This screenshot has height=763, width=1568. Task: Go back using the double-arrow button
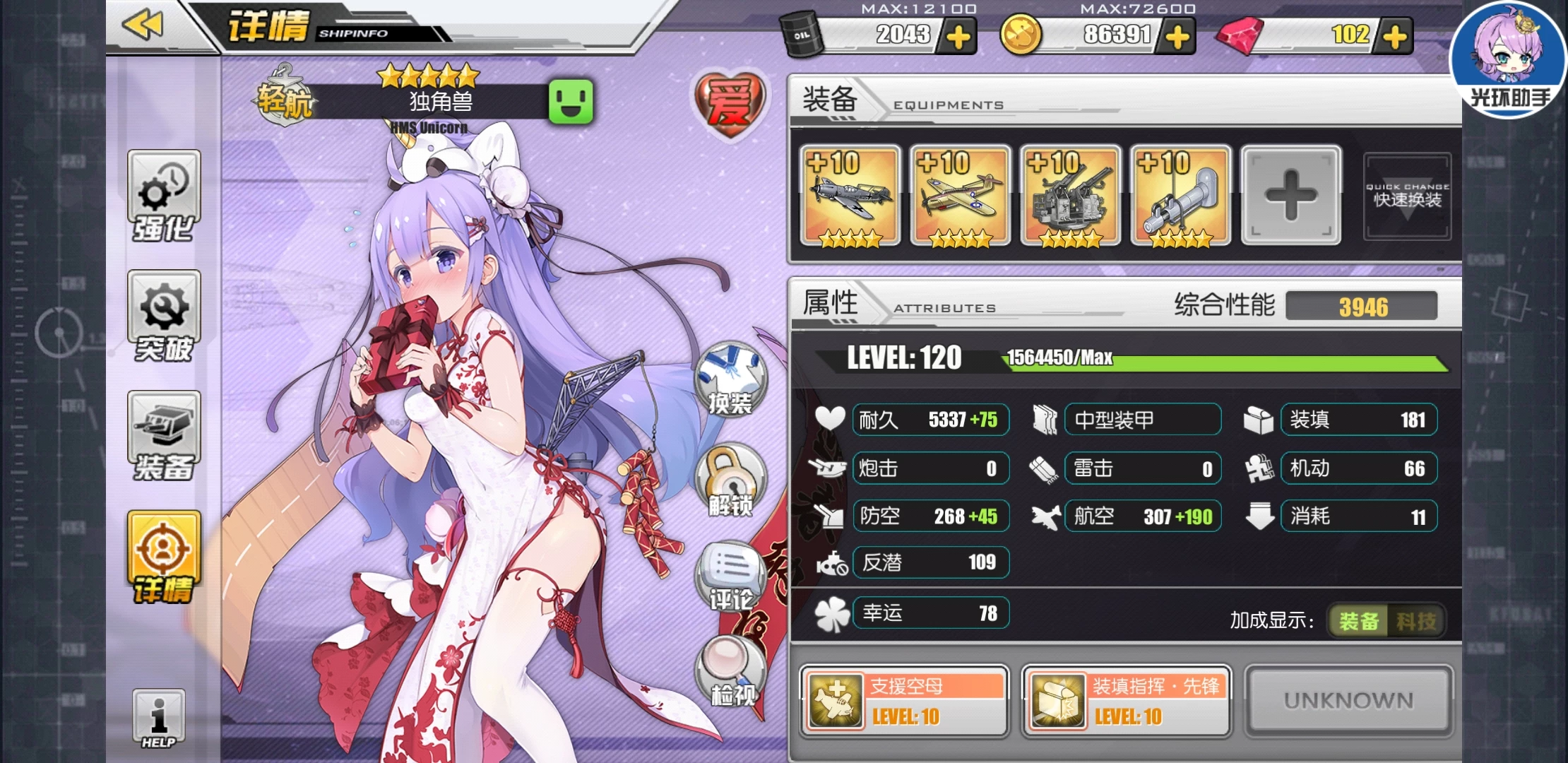[143, 25]
